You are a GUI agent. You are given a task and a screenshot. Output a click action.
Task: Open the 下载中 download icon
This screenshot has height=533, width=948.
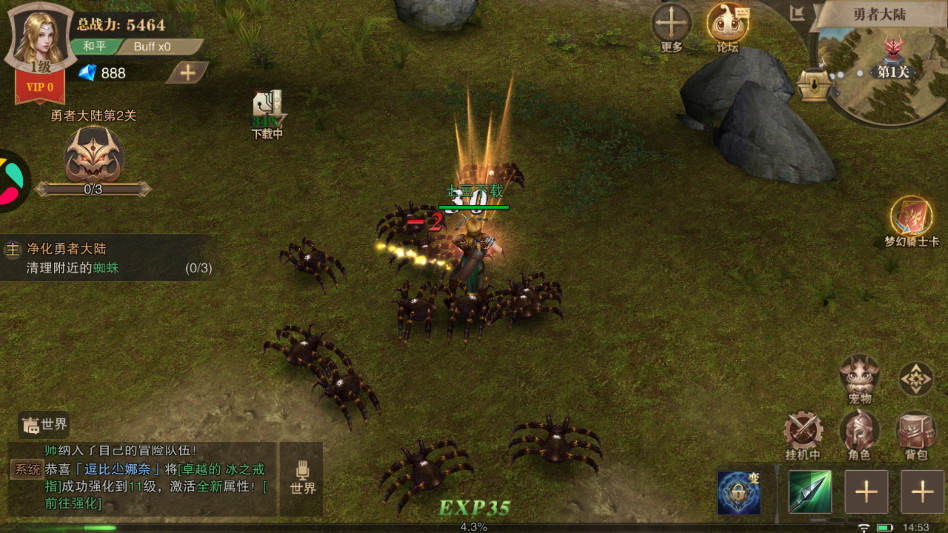(x=267, y=112)
